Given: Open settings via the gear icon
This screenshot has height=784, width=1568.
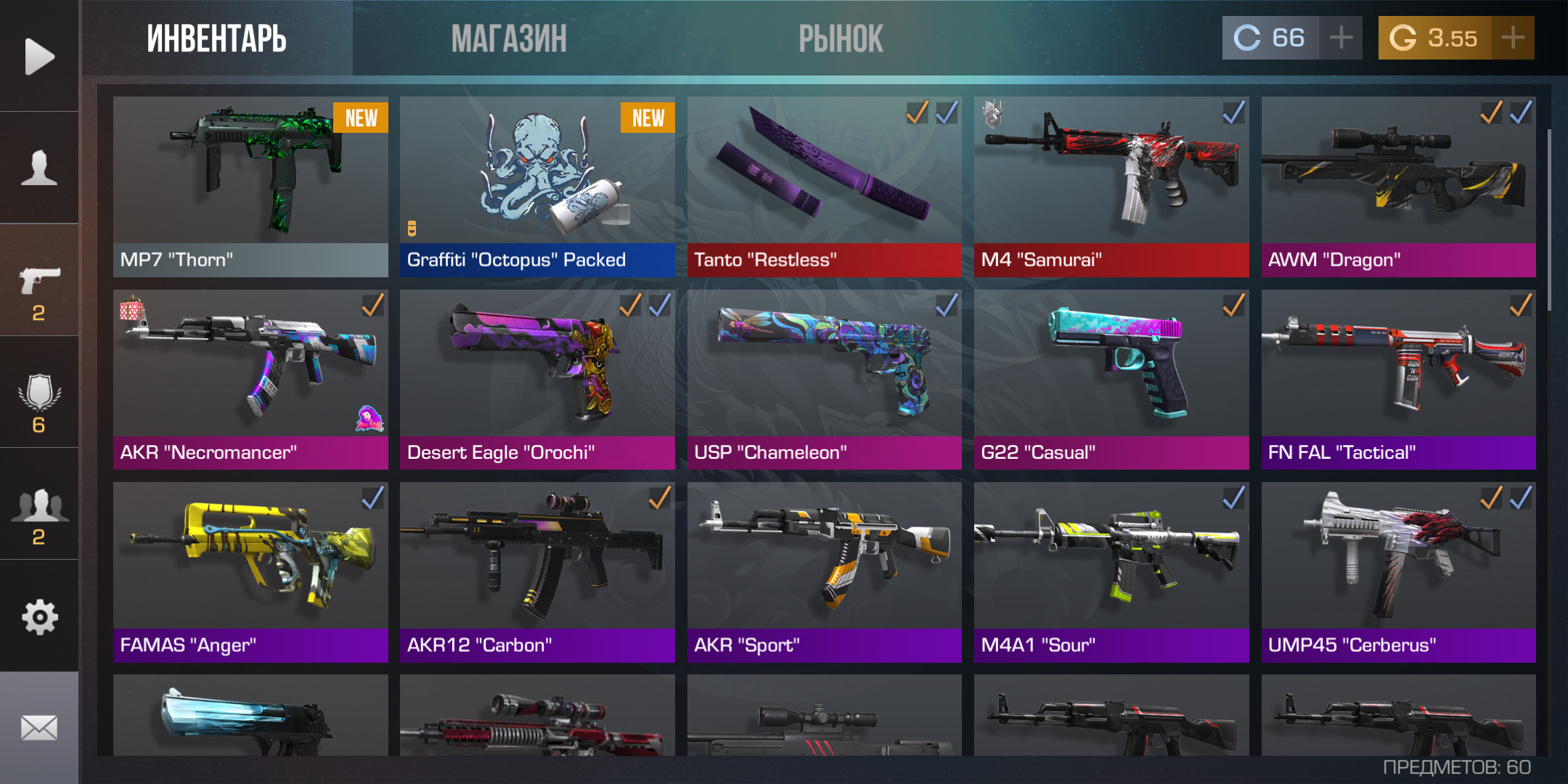Looking at the screenshot, I should (39, 617).
